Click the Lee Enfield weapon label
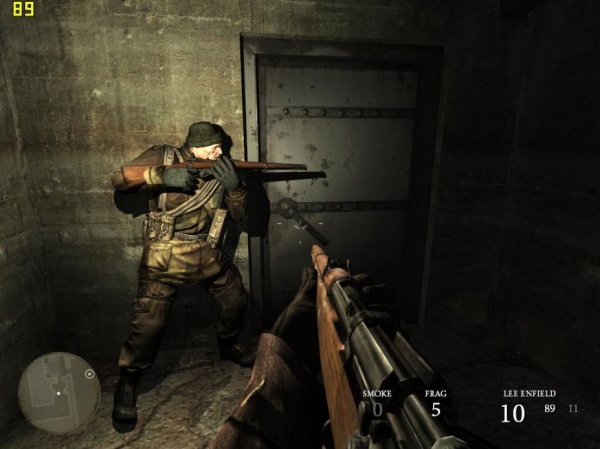The image size is (600, 449). coord(530,394)
